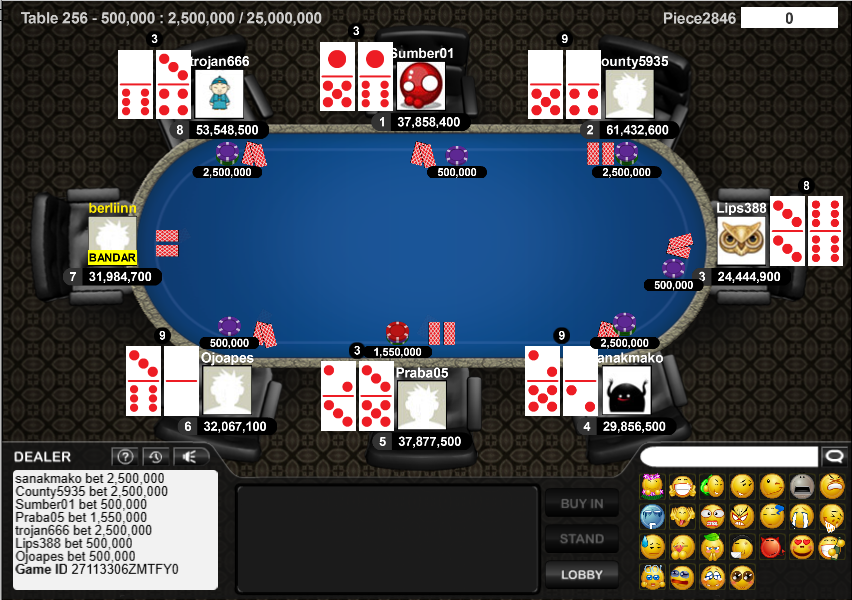Click sanakmako's black monster avatar

tap(626, 391)
